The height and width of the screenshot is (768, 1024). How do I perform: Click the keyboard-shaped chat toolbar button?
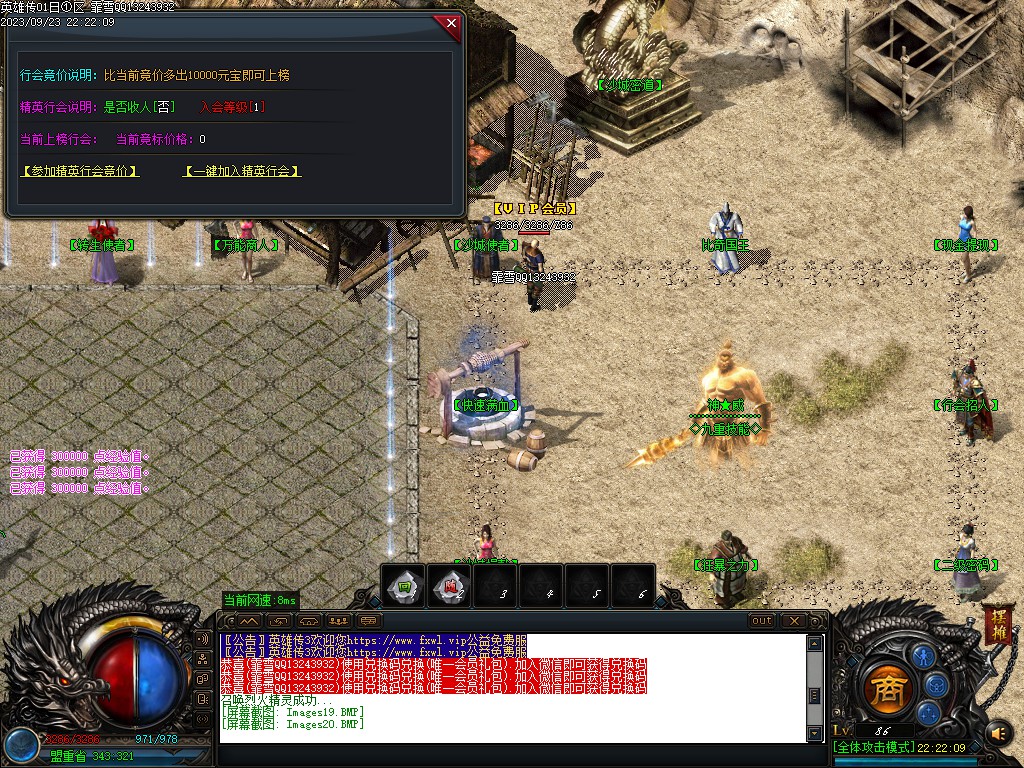click(369, 621)
